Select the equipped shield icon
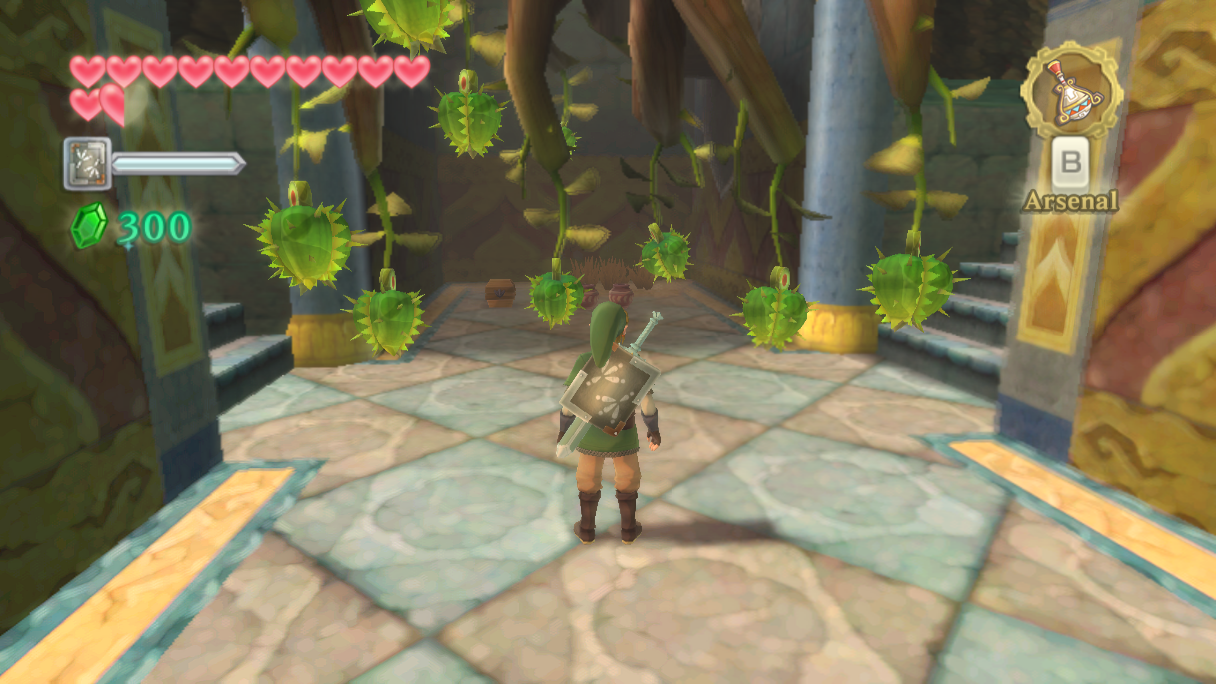The height and width of the screenshot is (684, 1216). click(x=87, y=163)
